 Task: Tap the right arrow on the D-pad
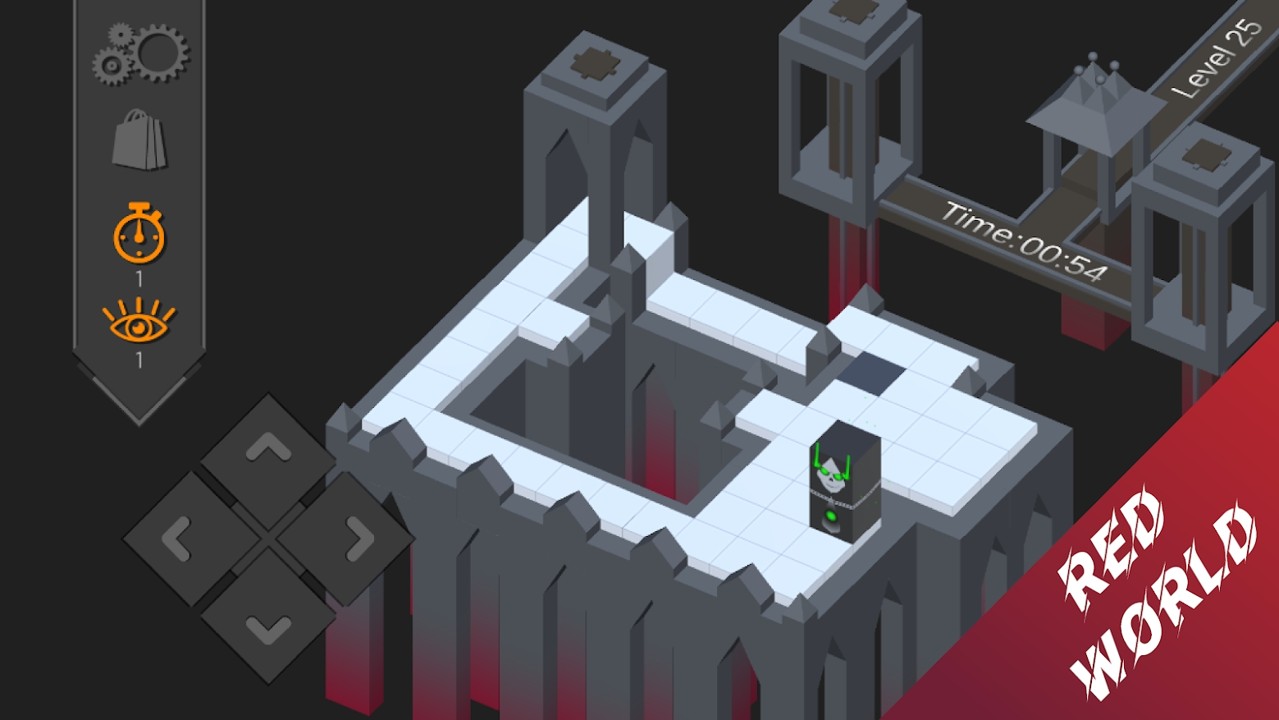356,540
